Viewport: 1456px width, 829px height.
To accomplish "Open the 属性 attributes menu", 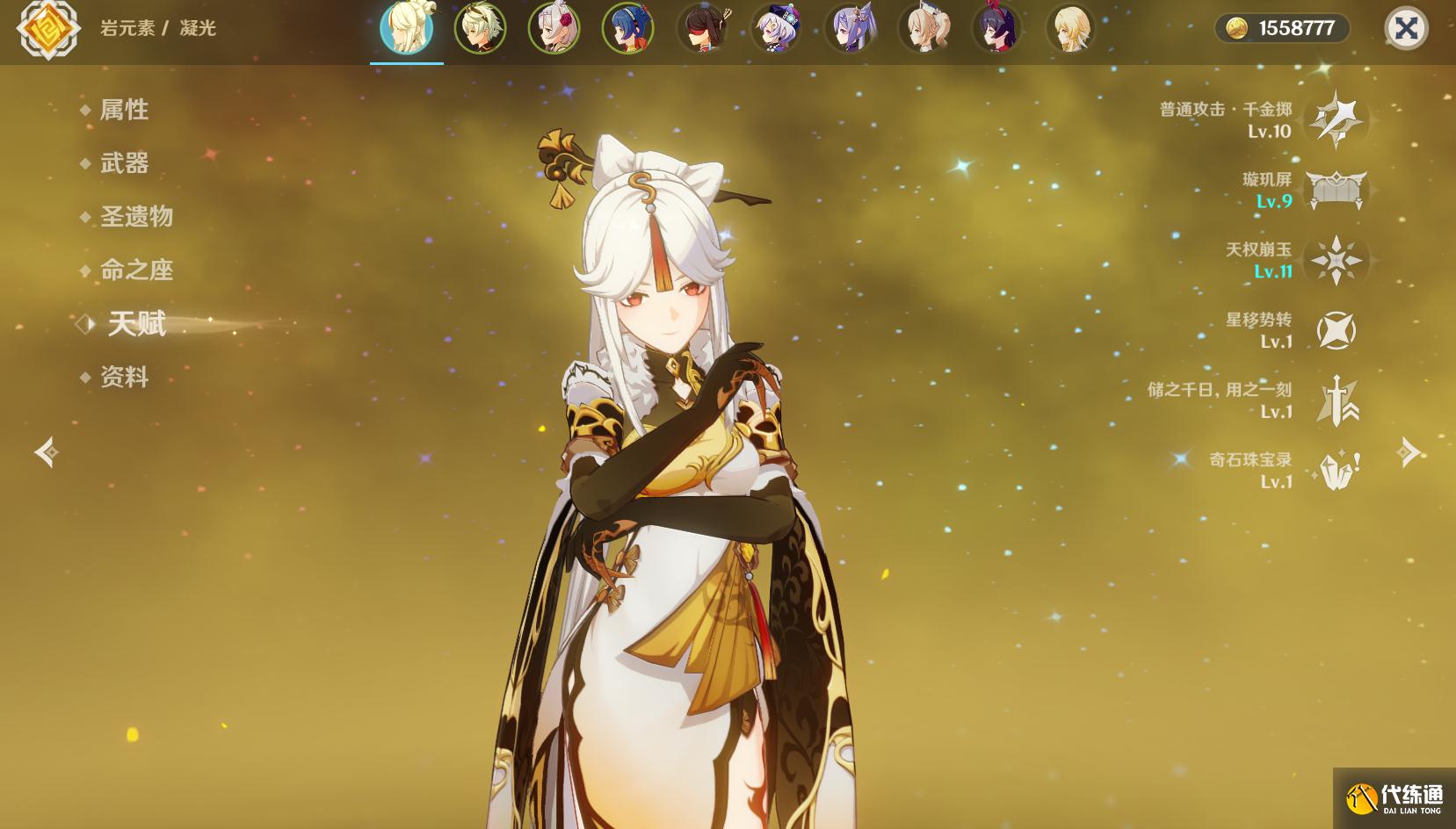I will pyautogui.click(x=124, y=110).
